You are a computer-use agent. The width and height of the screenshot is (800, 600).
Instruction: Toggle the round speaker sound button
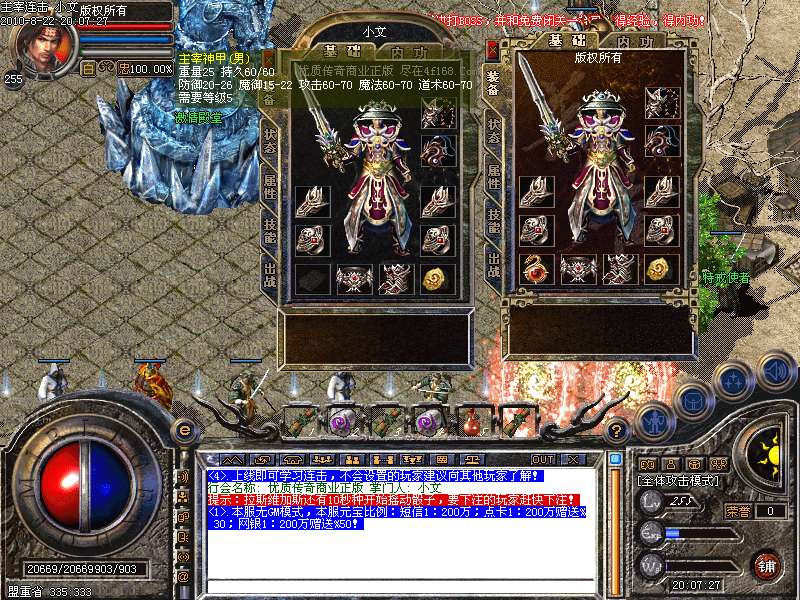pos(775,373)
